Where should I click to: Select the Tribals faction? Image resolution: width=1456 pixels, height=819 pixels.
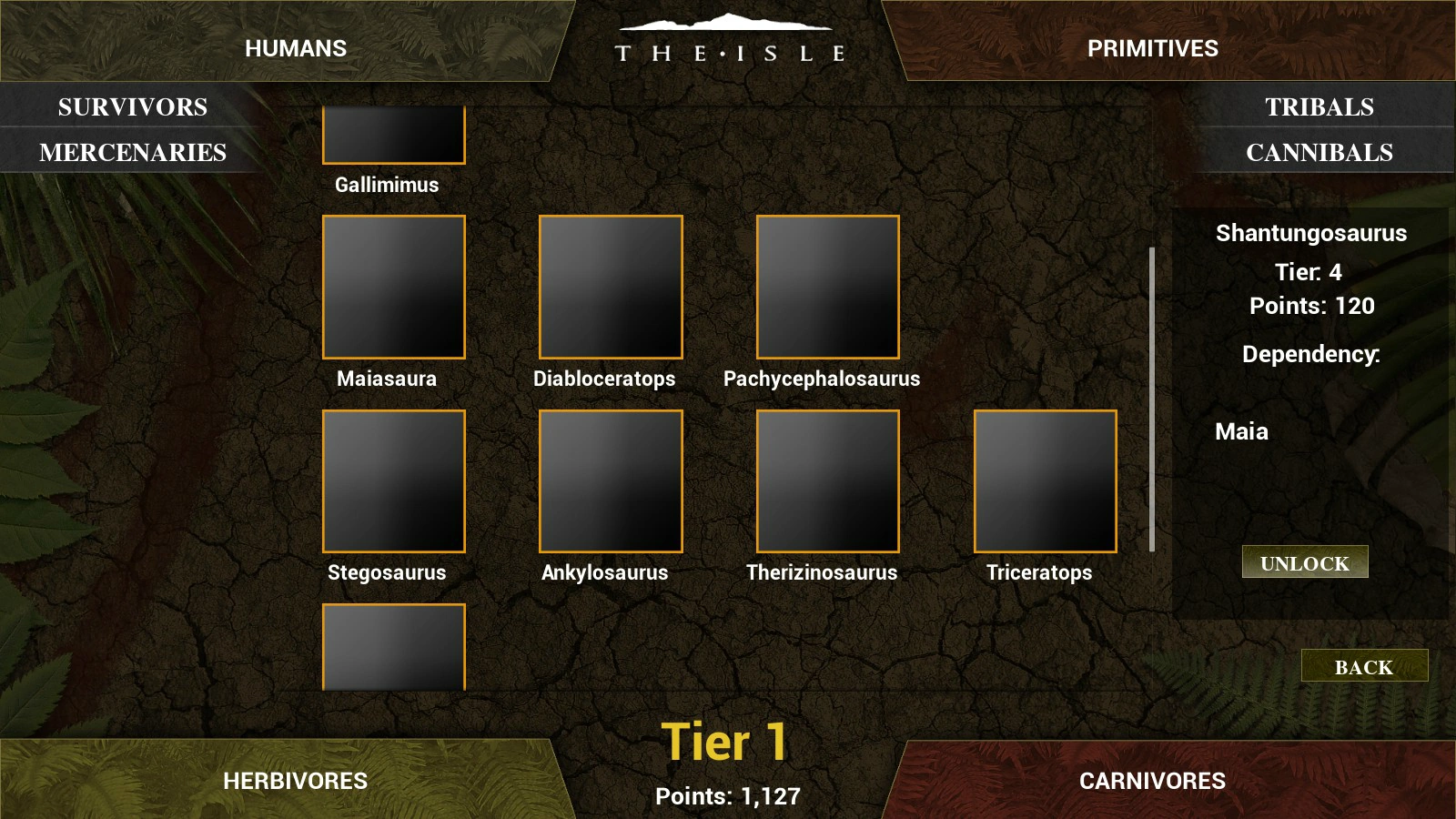click(x=1319, y=106)
